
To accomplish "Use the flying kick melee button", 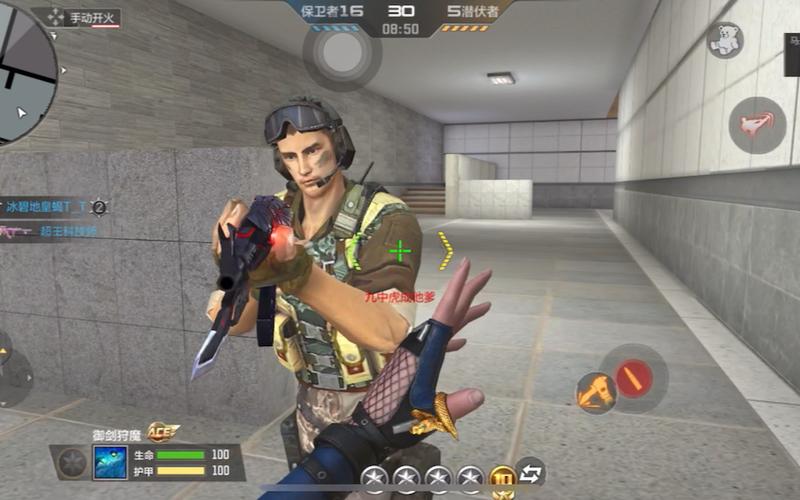I will click(757, 124).
